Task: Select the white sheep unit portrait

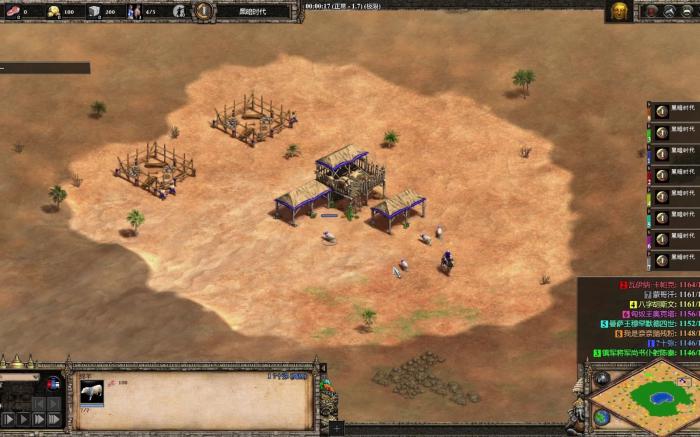Action: [x=92, y=392]
